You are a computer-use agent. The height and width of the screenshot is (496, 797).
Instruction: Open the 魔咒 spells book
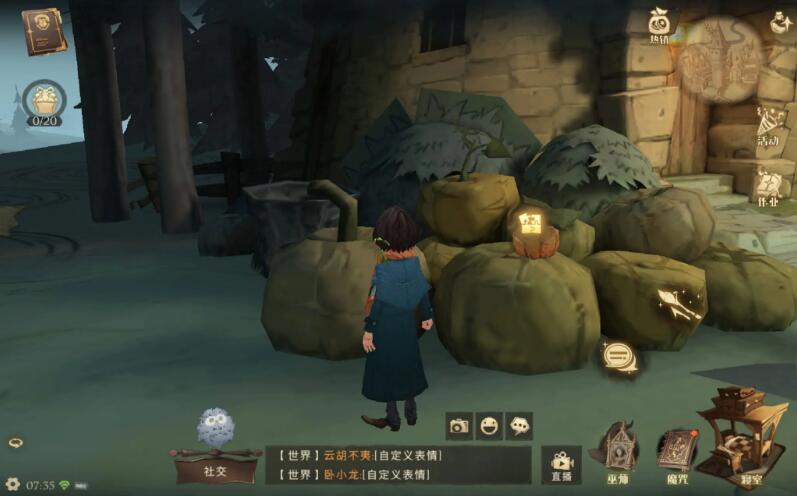coord(675,452)
